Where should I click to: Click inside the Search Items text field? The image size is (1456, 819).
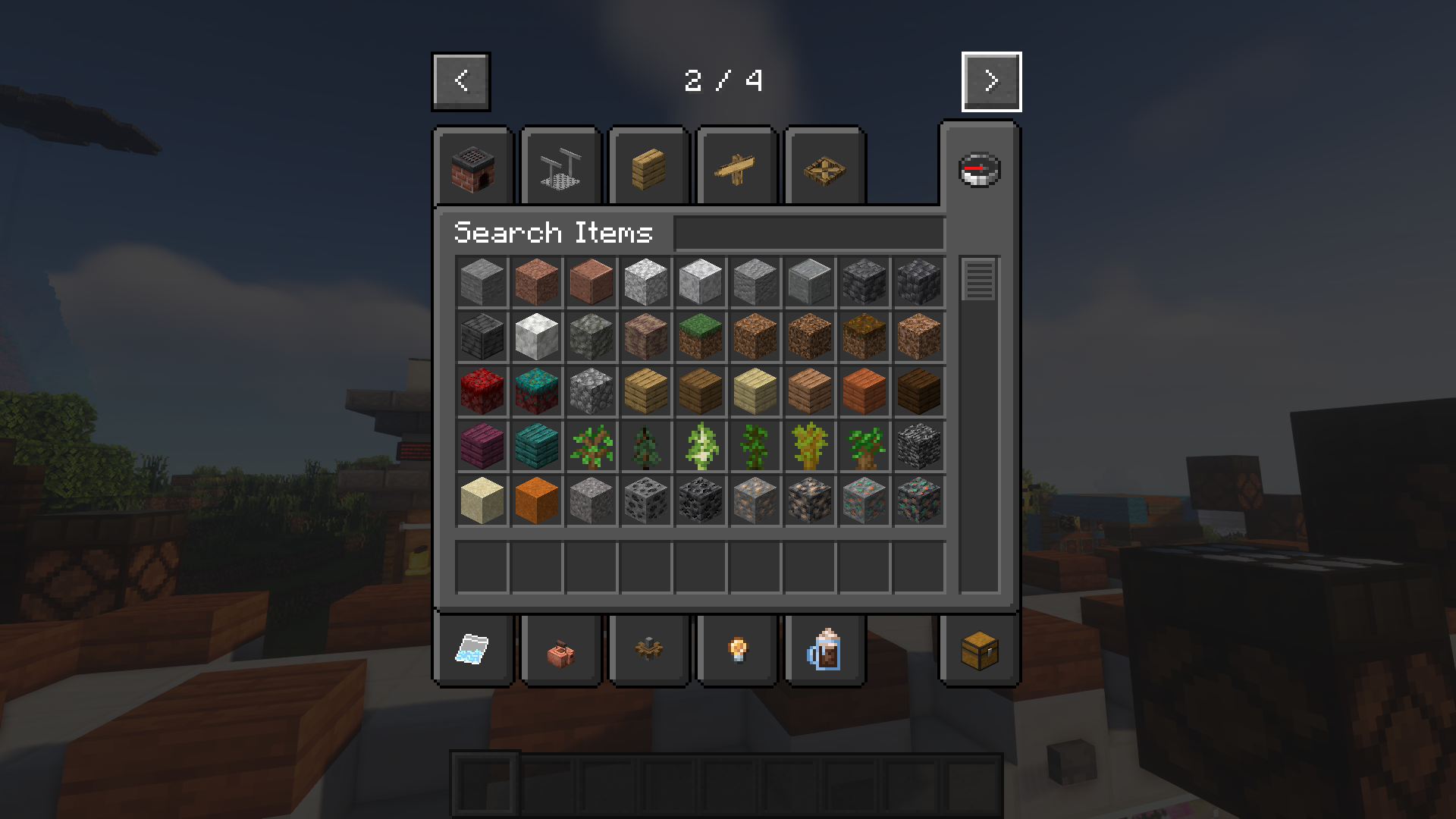808,233
